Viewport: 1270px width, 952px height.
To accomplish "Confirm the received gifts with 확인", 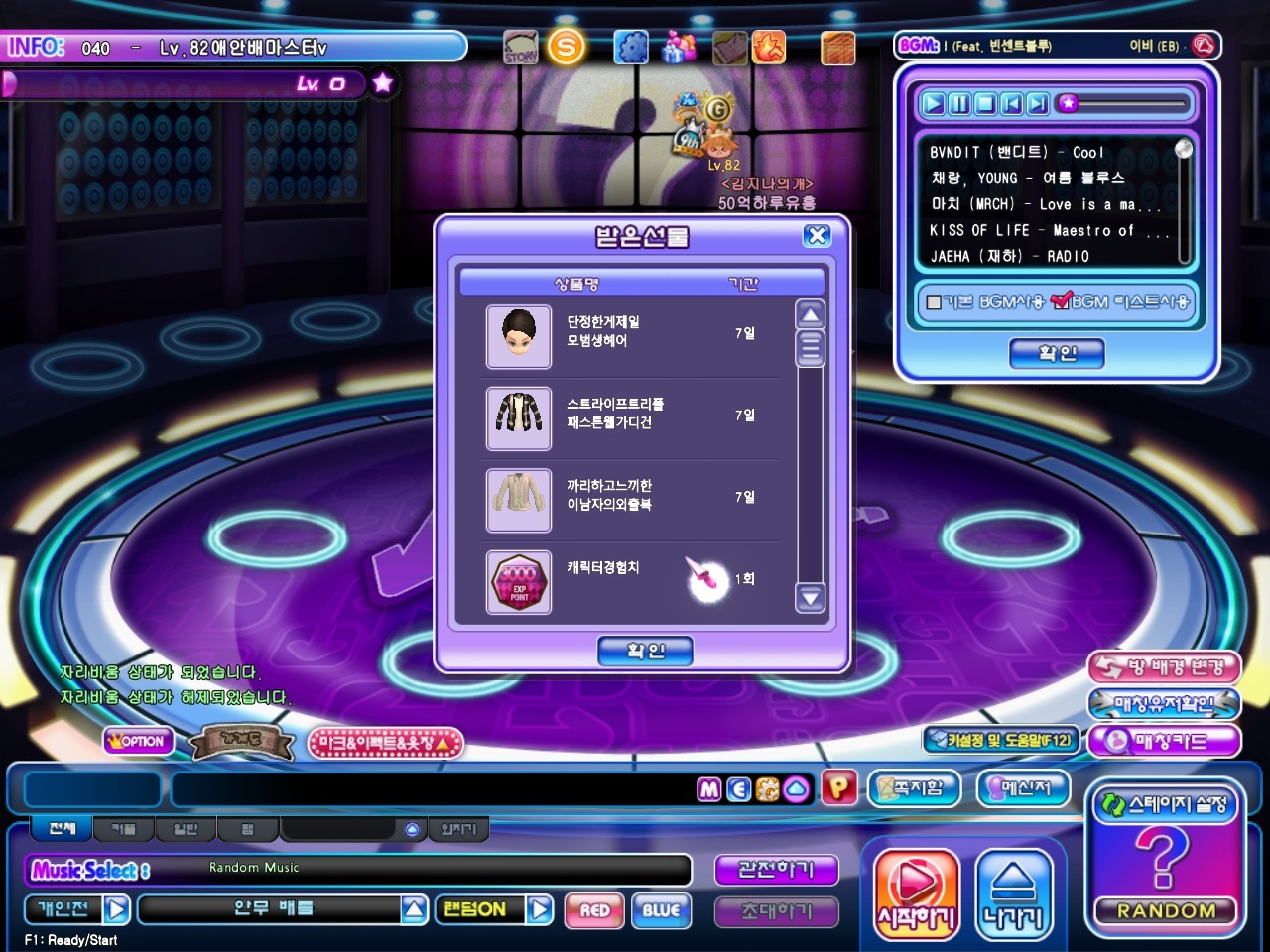I will point(645,651).
